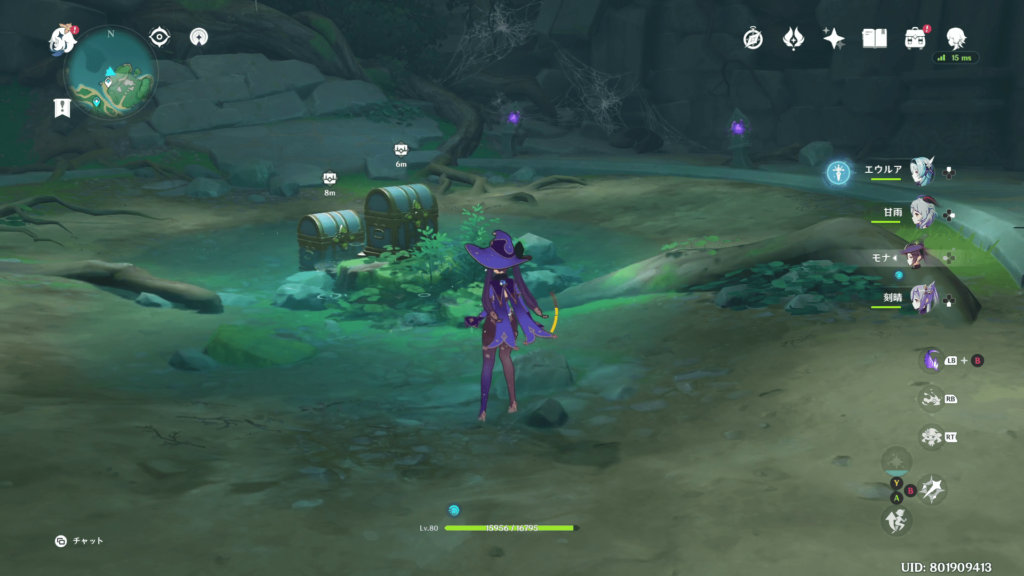
Task: Activate the eye-shaped icon beside the minimap
Action: point(159,38)
